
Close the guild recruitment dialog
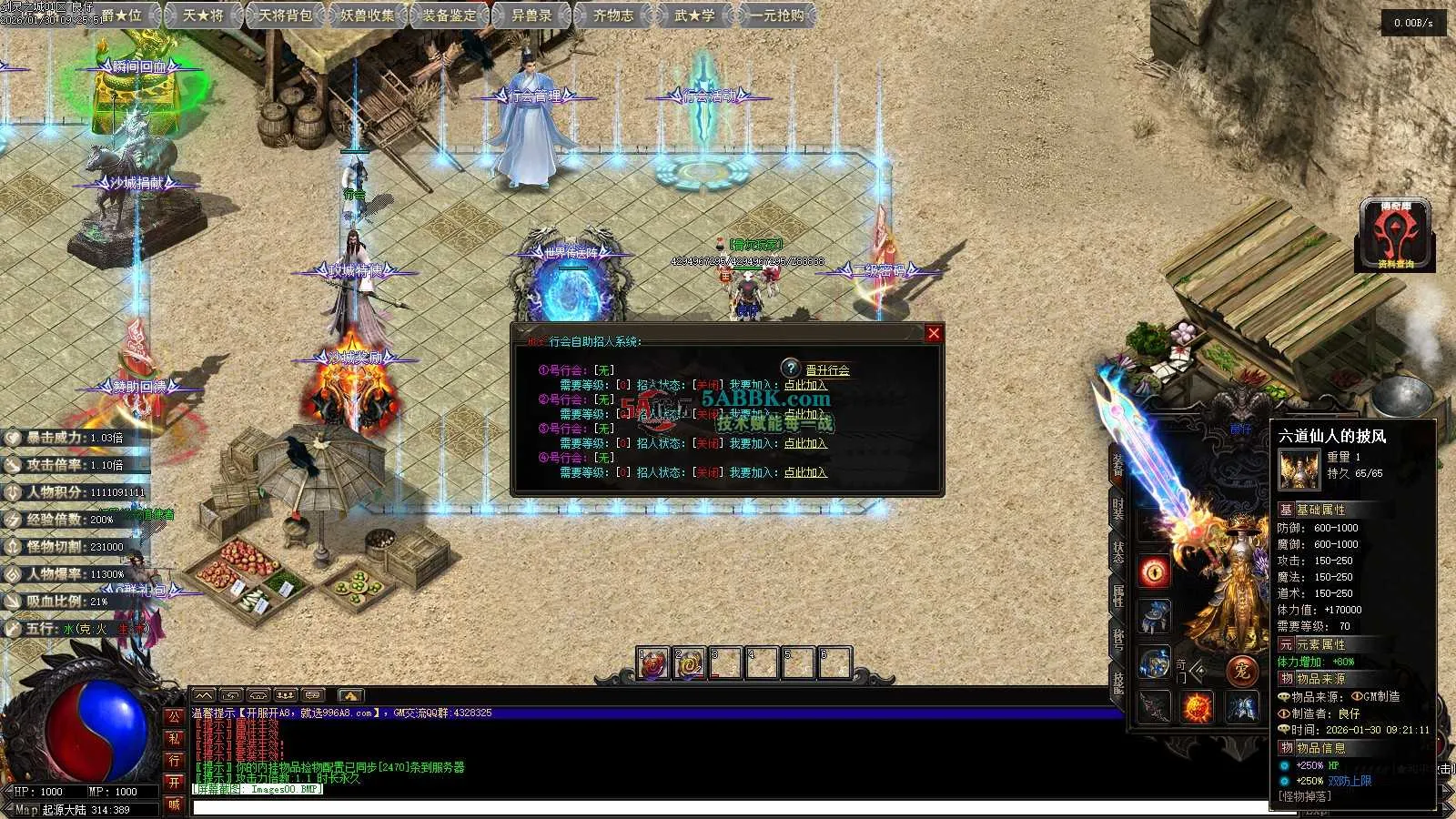[x=934, y=334]
